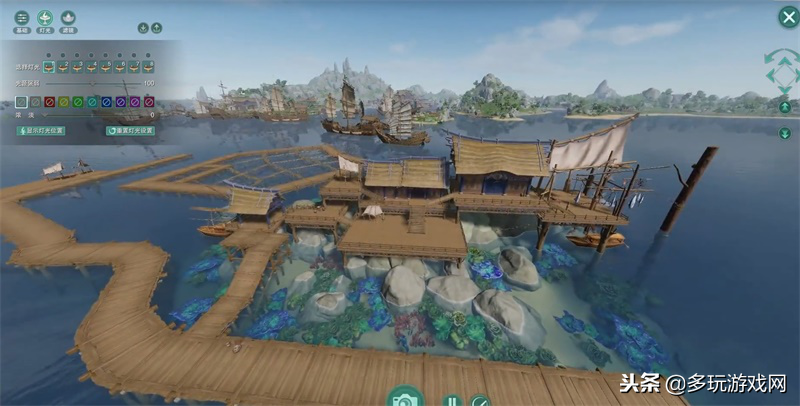Lower the camera with the down arrow
The width and height of the screenshot is (800, 406).
(785, 132)
